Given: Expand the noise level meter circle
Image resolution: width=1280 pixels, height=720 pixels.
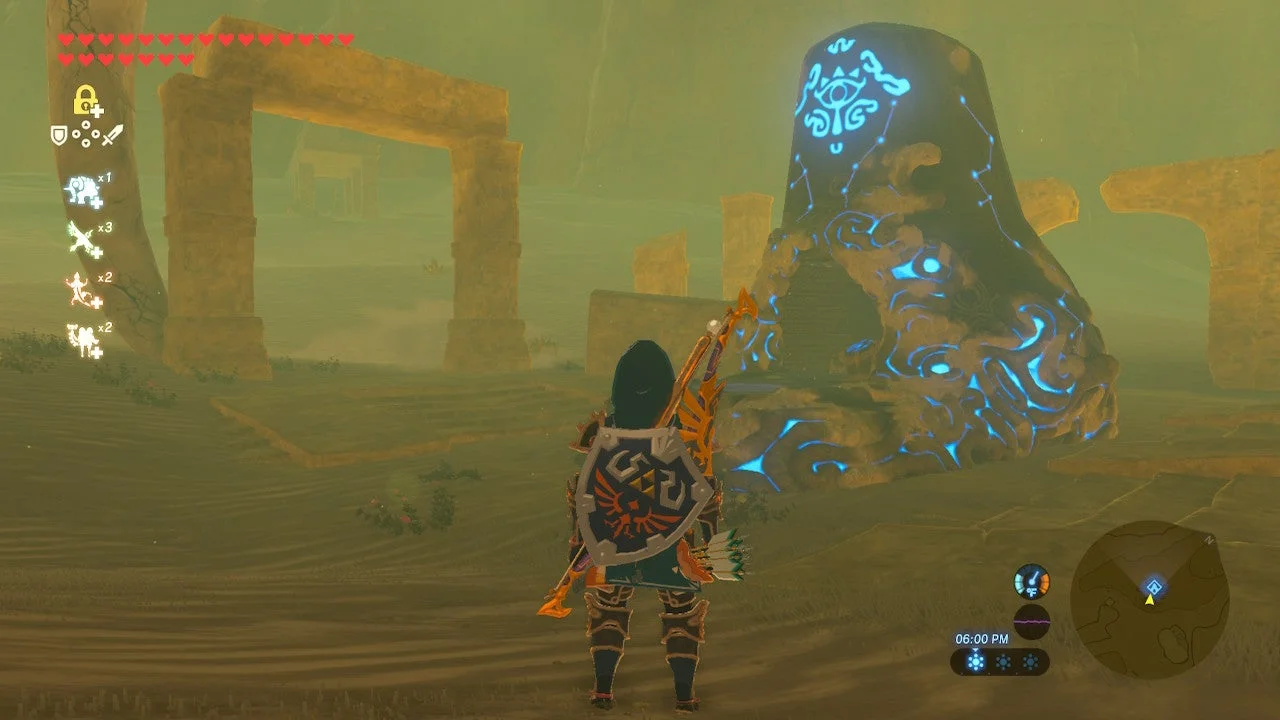Looking at the screenshot, I should [1031, 622].
